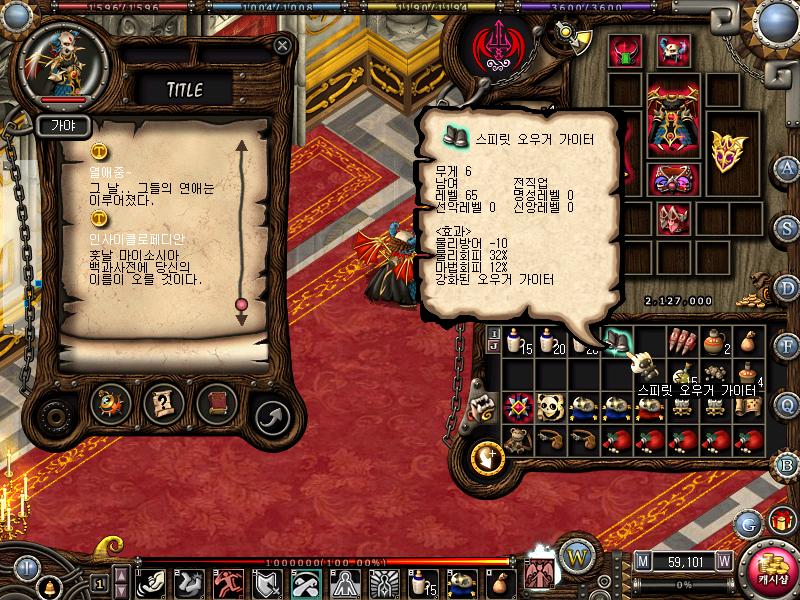Image resolution: width=800 pixels, height=600 pixels.
Task: Click the title list scrollbar handle
Action: (240, 304)
